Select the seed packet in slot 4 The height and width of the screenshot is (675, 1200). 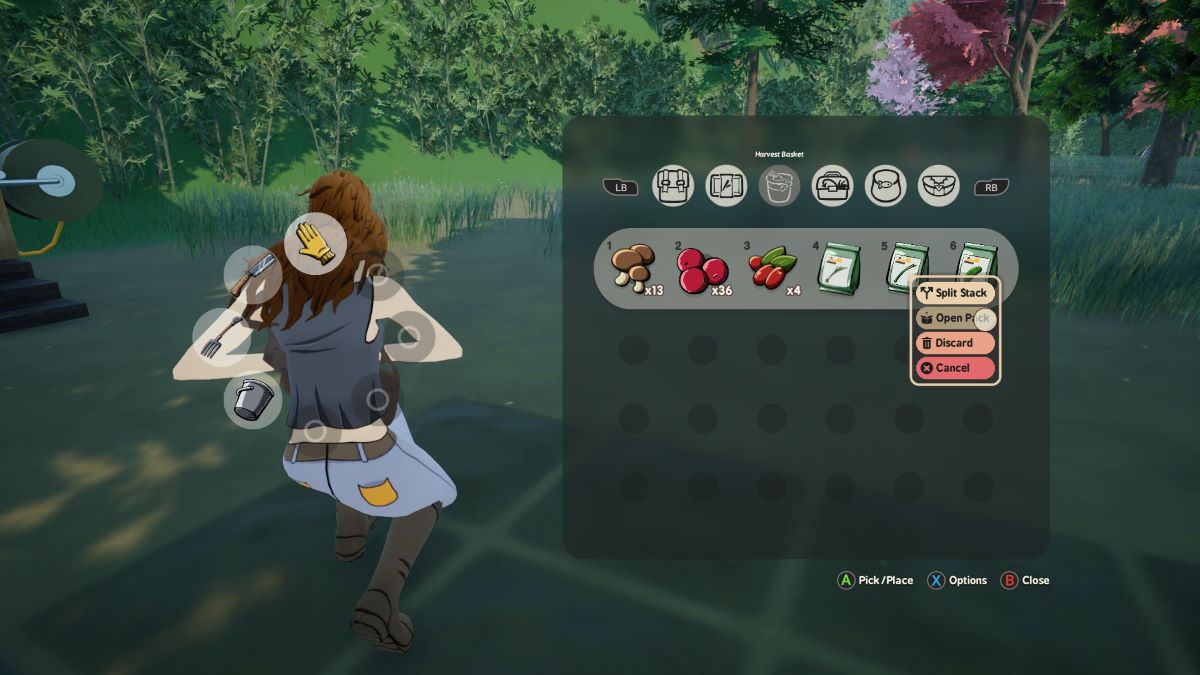(x=840, y=270)
